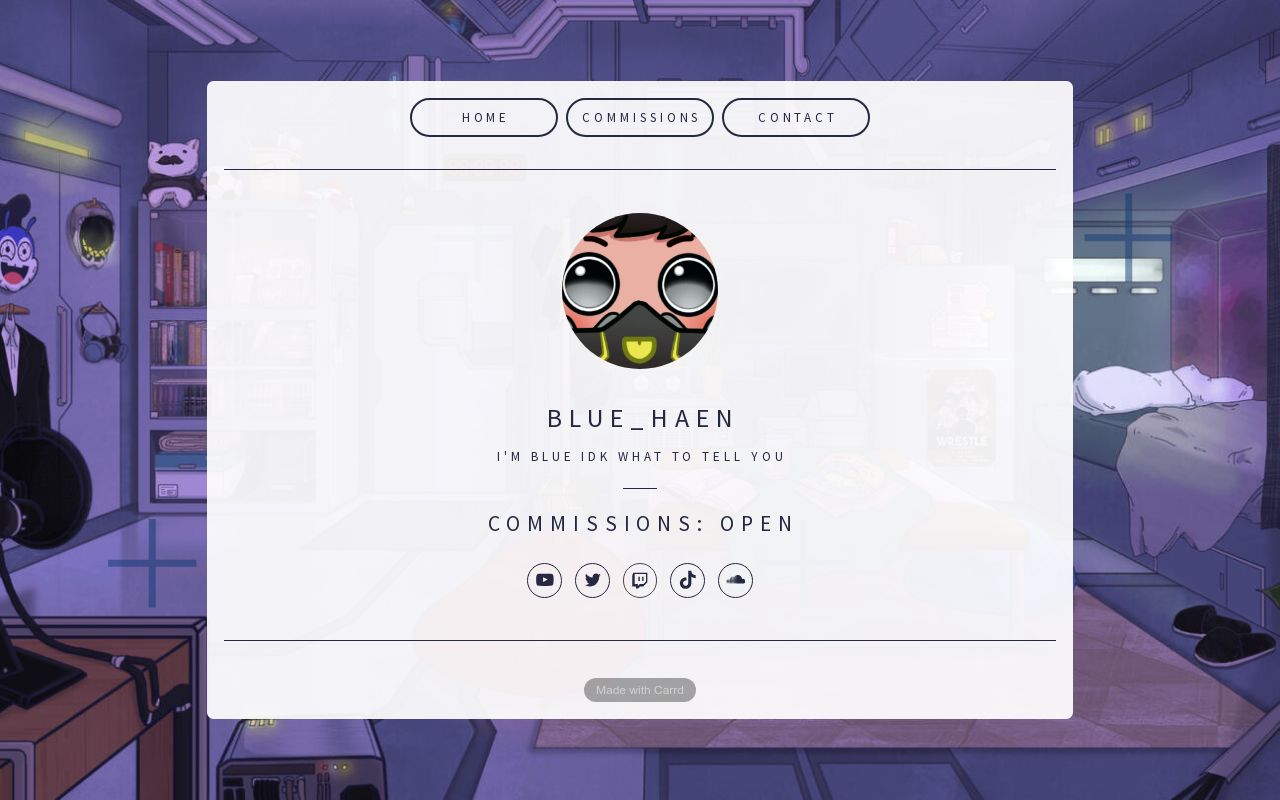Screen dimensions: 1280x800
Task: Click the Made with Carrd badge
Action: point(640,690)
